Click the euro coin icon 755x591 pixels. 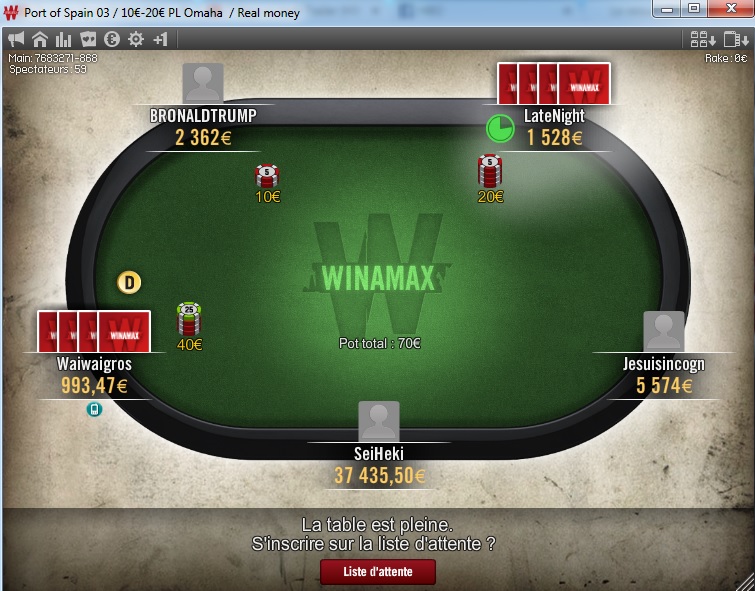click(x=112, y=40)
